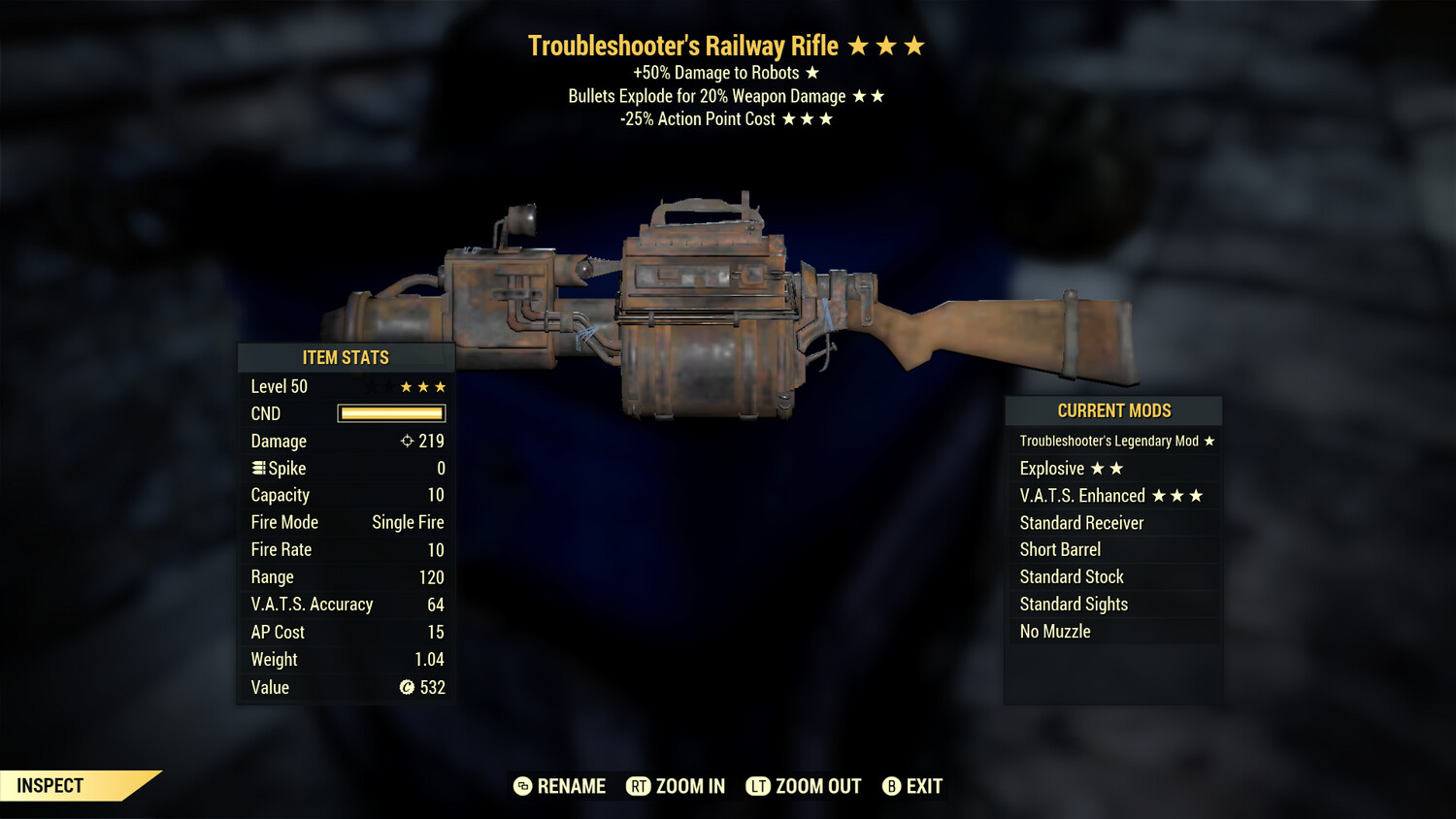
Task: Expand the CURRENT MODS panel header
Action: click(x=1112, y=410)
